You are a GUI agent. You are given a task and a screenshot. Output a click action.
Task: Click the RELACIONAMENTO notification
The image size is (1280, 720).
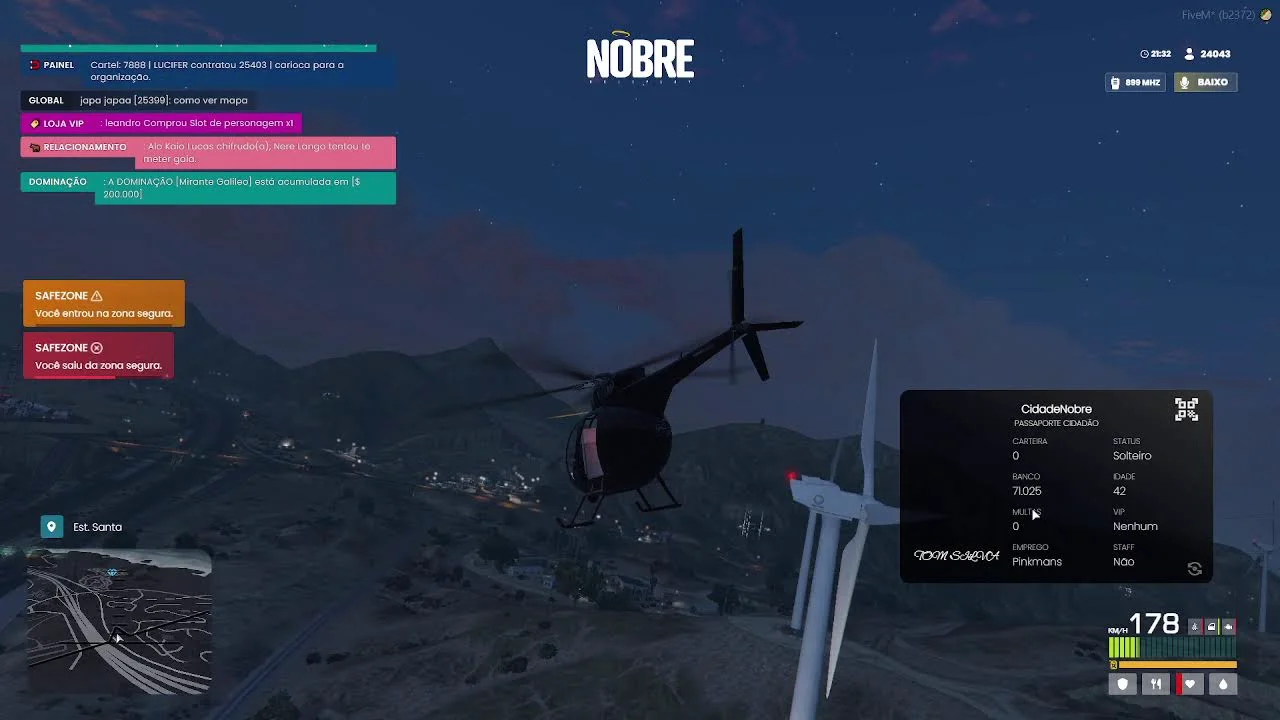[208, 153]
